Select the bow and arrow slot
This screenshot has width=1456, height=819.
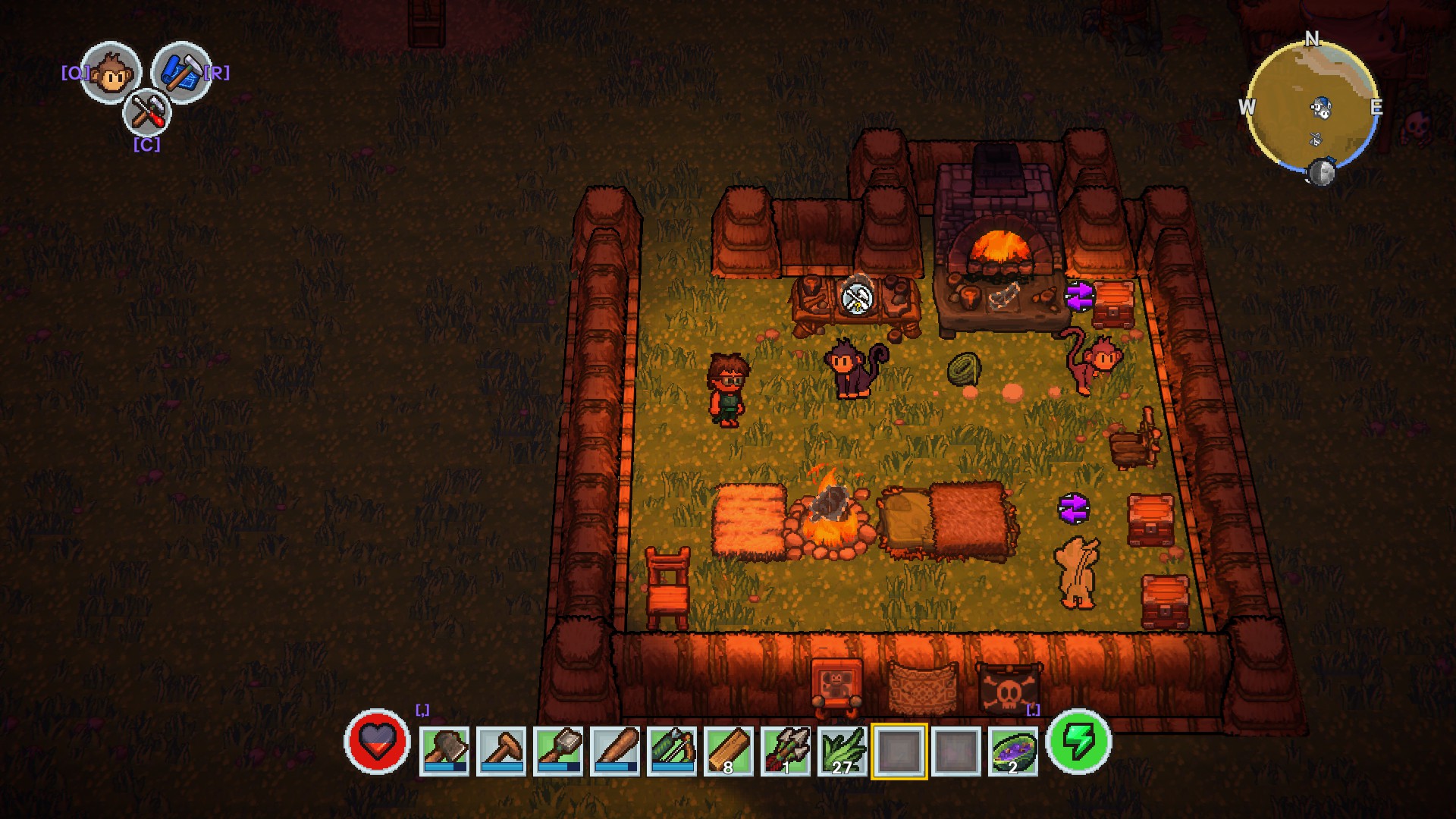pos(672,750)
